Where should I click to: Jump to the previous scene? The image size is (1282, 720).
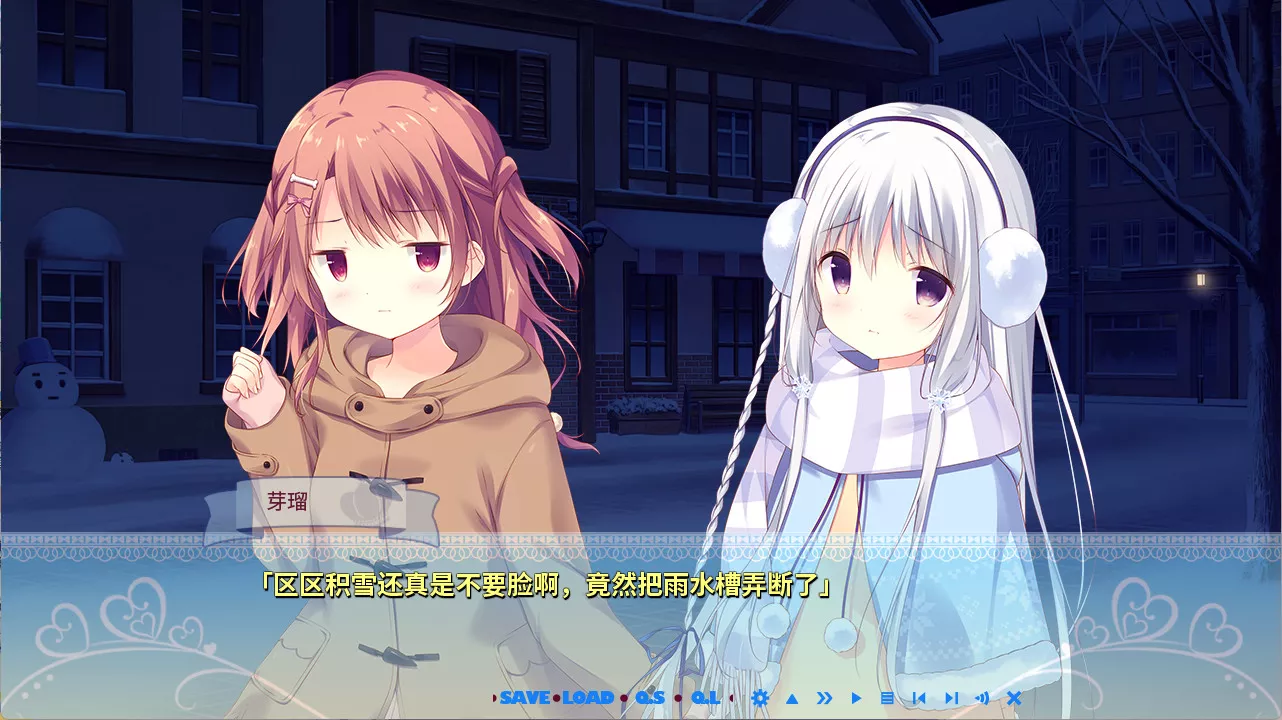pos(919,698)
